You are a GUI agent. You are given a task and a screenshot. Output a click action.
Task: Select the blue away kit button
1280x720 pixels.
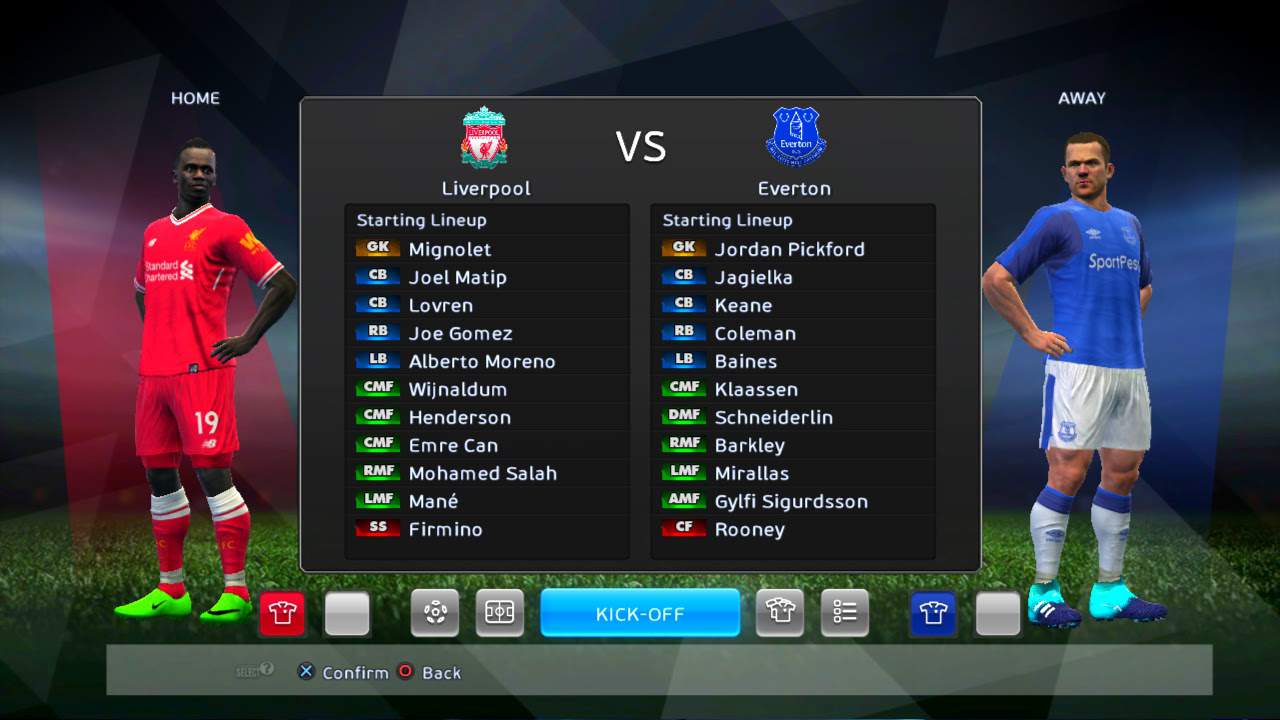pos(933,613)
